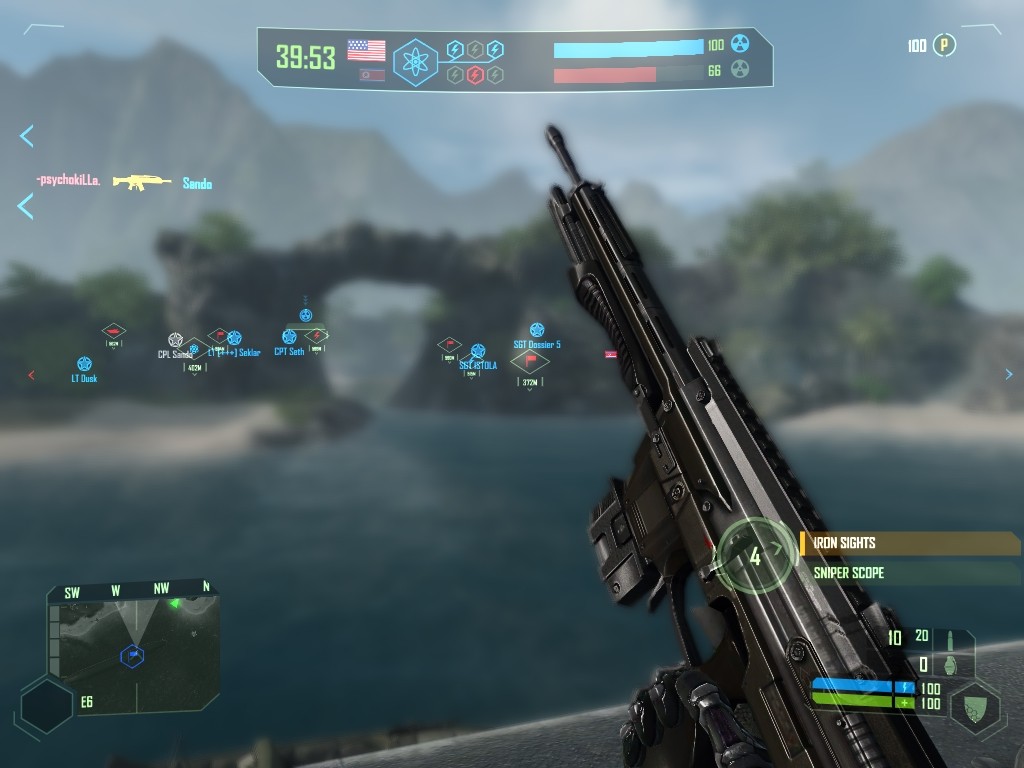Image resolution: width=1024 pixels, height=768 pixels.
Task: Click the prestige points P icon
Action: [x=944, y=45]
